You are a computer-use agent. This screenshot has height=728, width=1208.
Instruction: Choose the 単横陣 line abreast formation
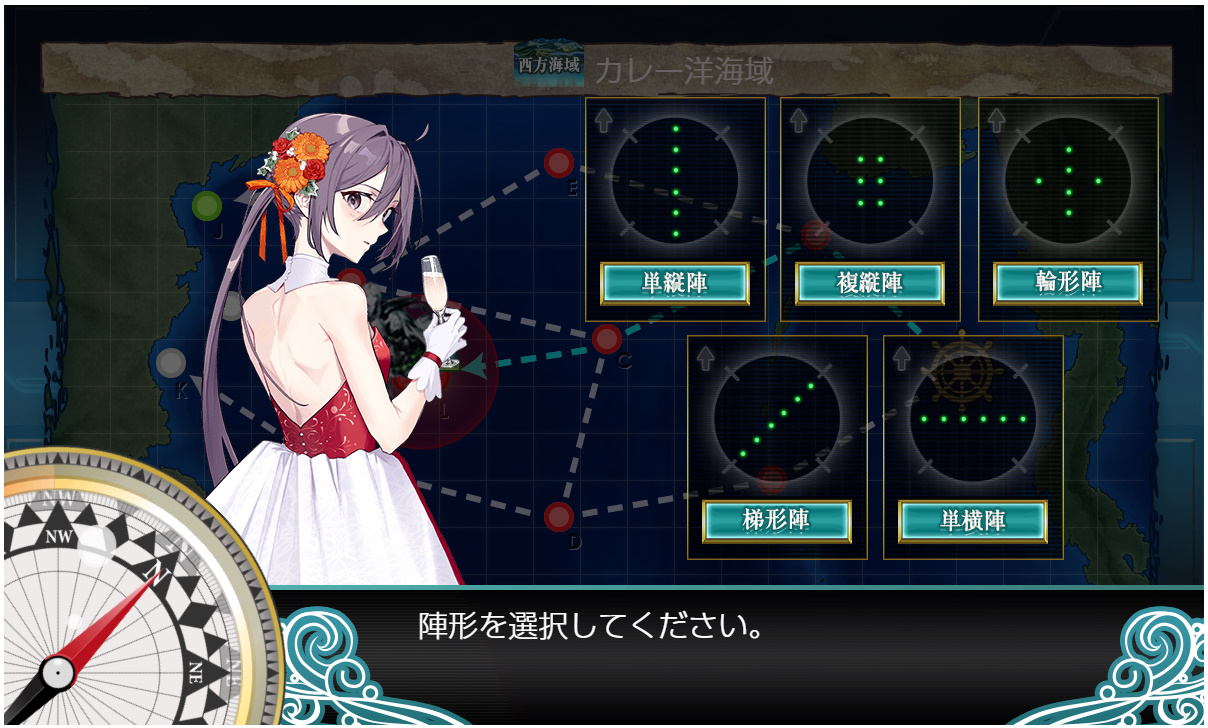[x=973, y=521]
